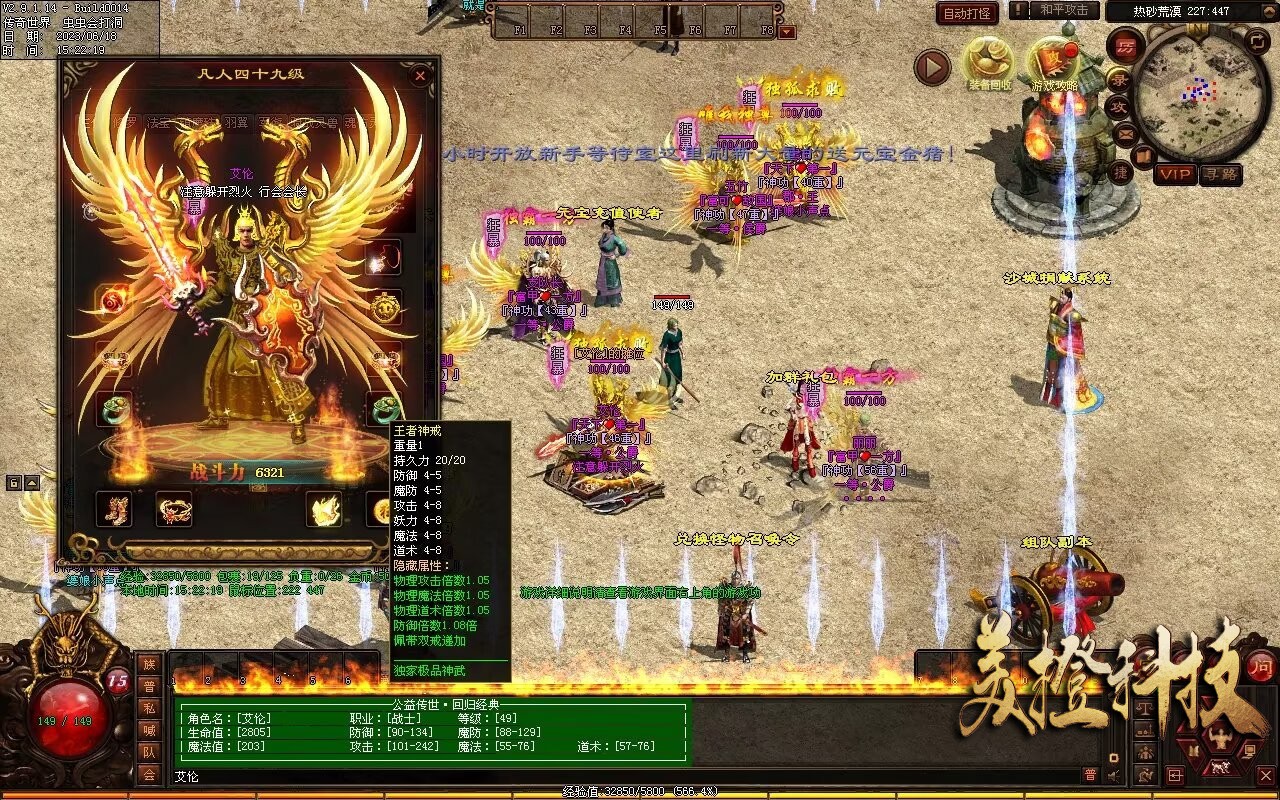Toggle the 自动打怪 auto-fight button
The width and height of the screenshot is (1280, 800).
coord(966,13)
